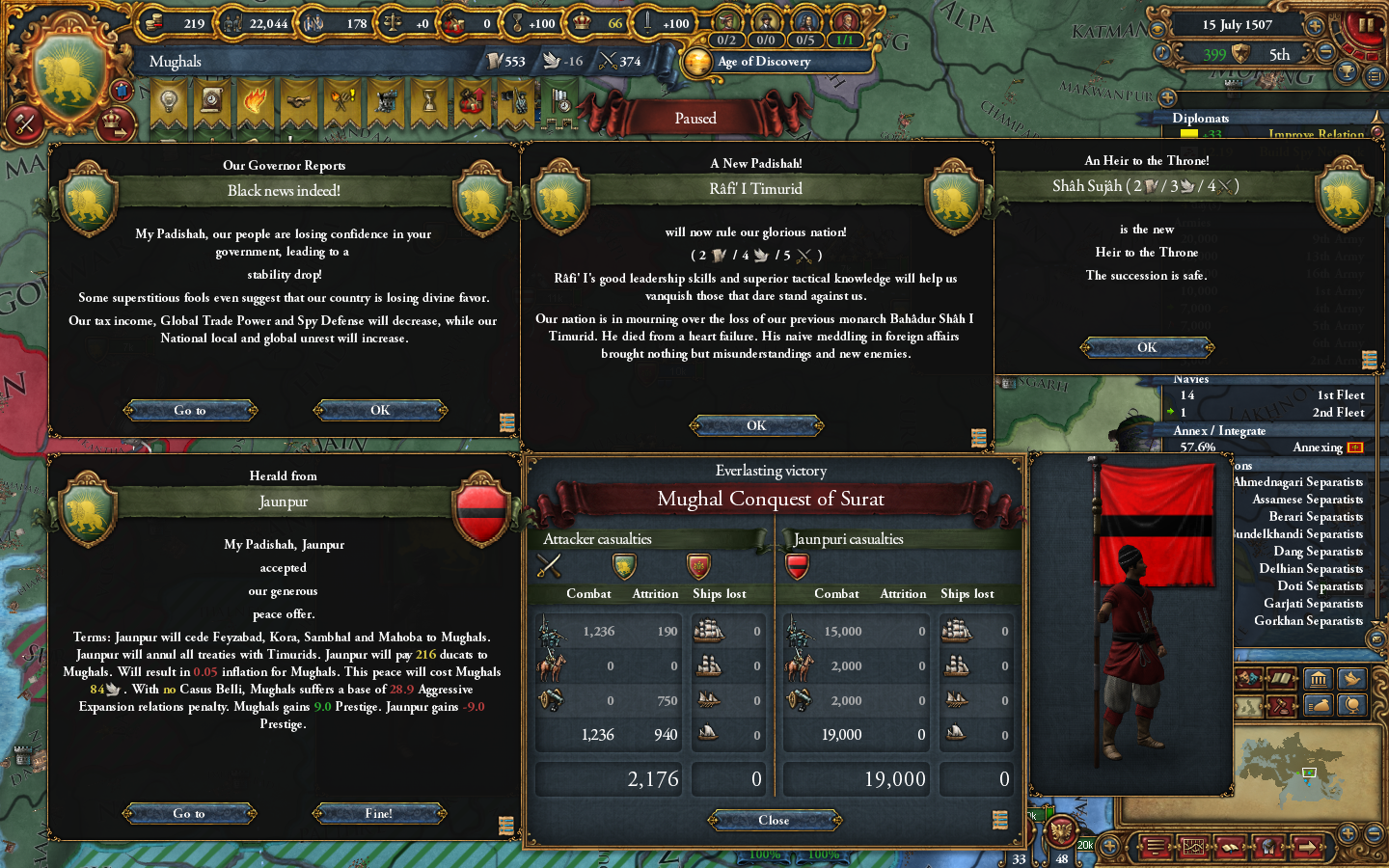
Task: Open the economy panel via money bag icon
Action: [1320, 706]
